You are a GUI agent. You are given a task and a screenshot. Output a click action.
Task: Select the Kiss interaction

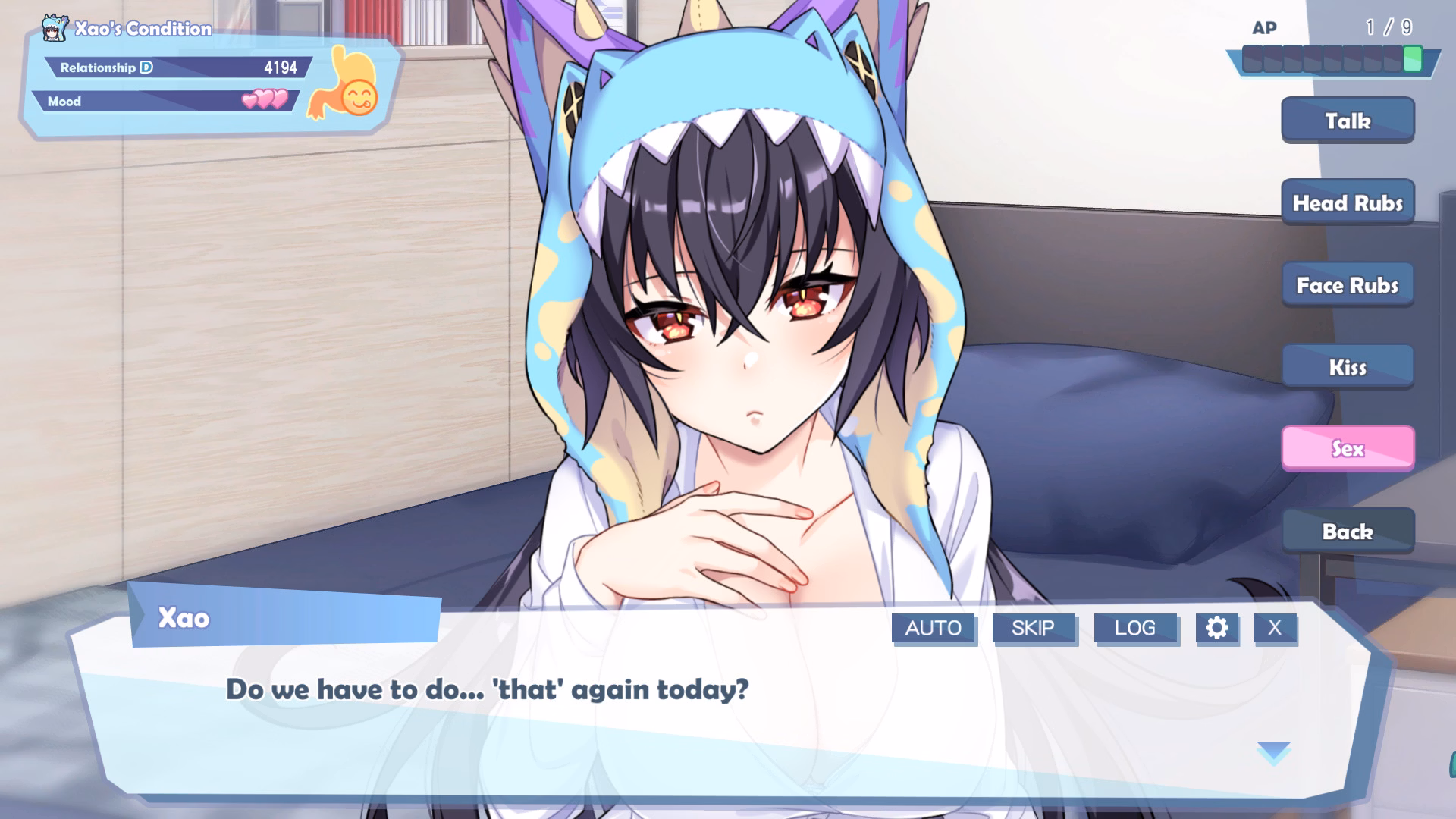pos(1348,366)
